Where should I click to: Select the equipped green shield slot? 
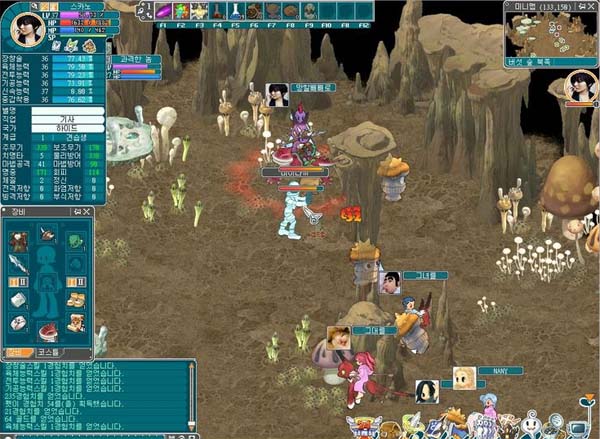tap(75, 241)
